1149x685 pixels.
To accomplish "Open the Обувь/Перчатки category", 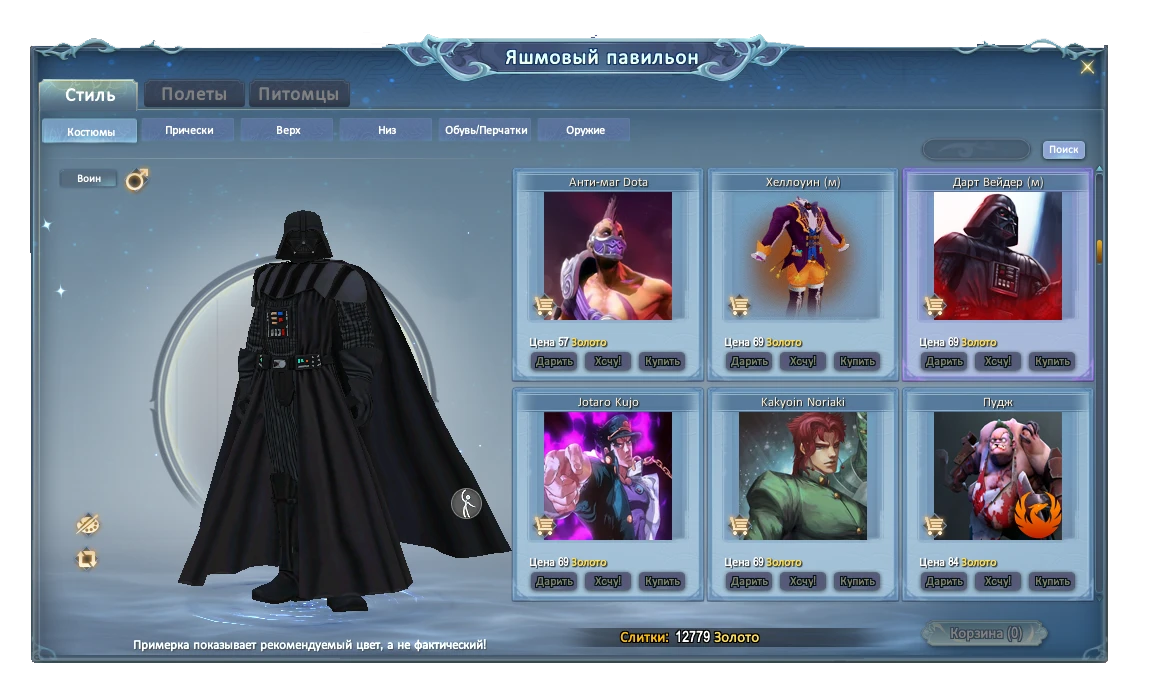I will pyautogui.click(x=485, y=130).
